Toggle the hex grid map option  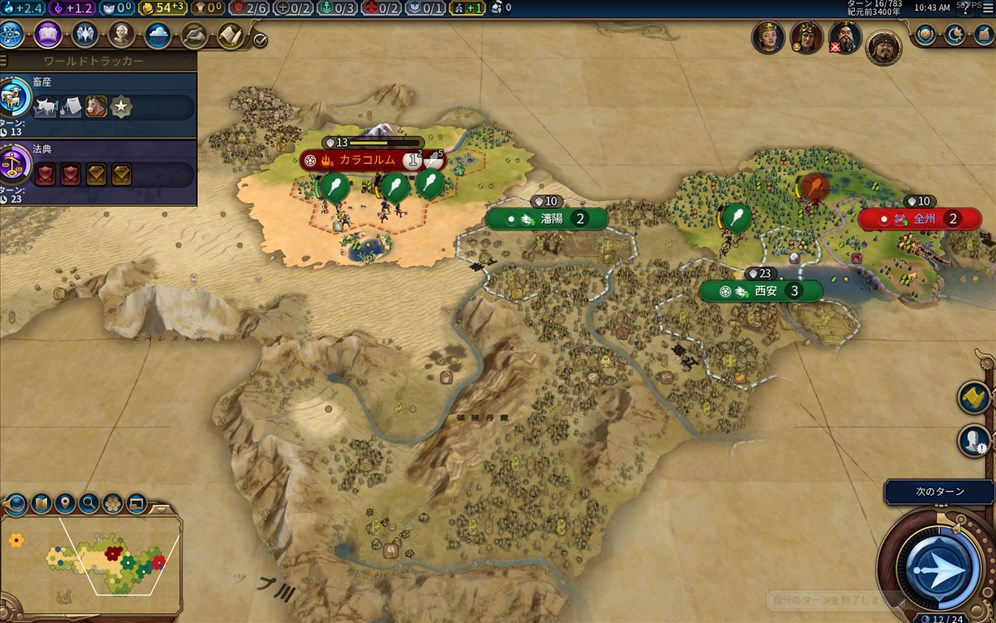click(x=113, y=503)
